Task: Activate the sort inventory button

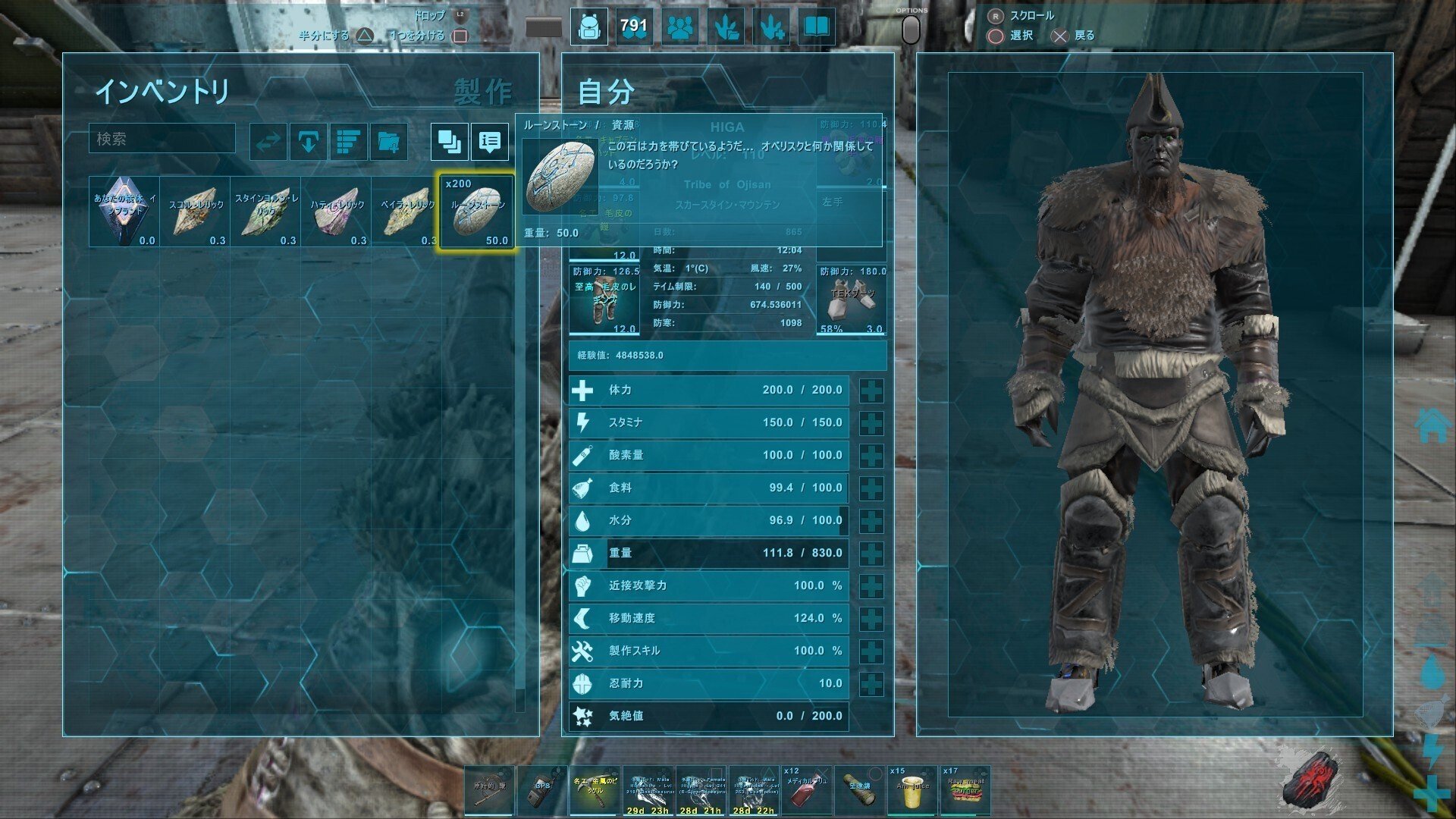Action: 349,142
